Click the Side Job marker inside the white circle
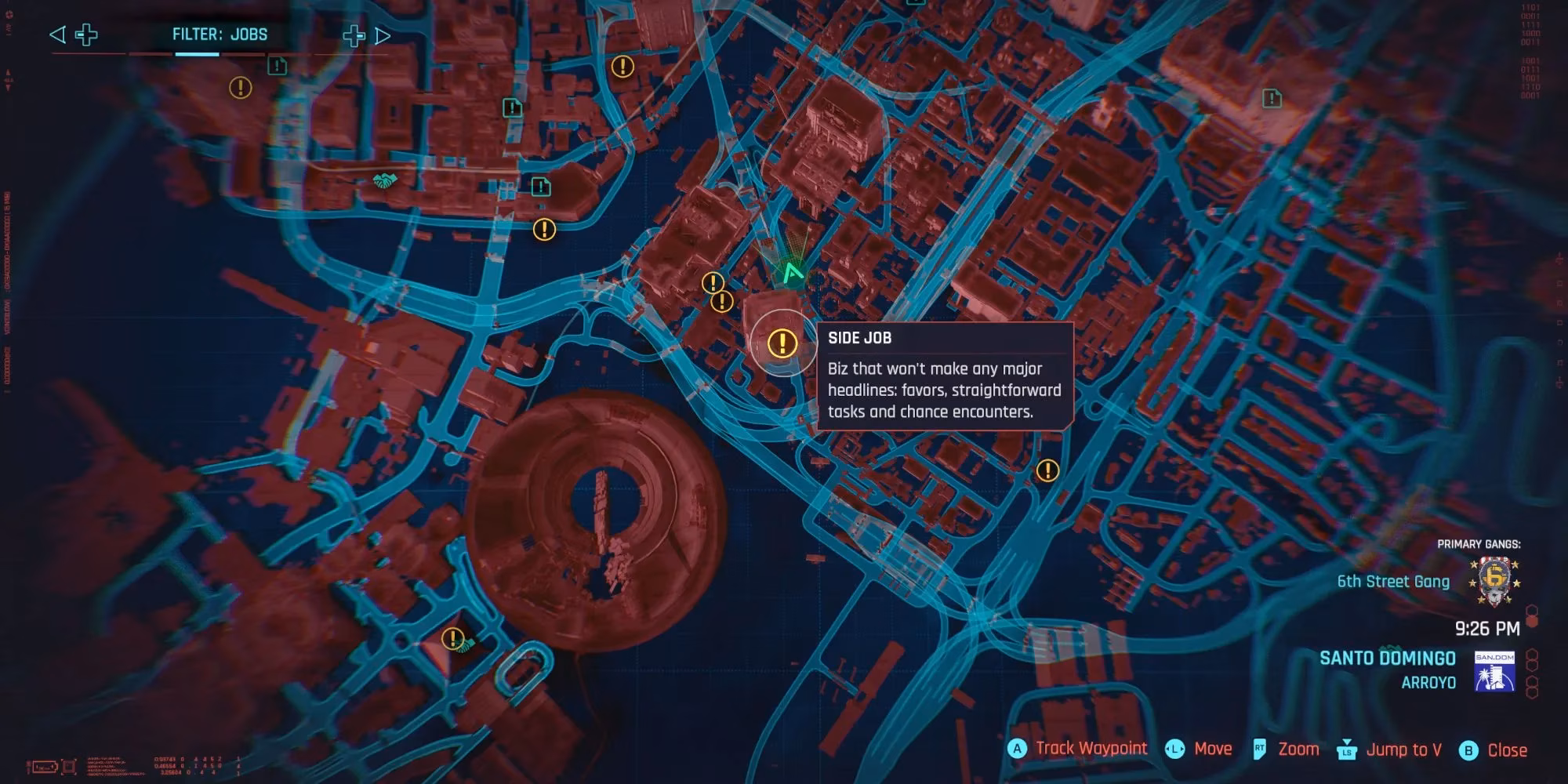This screenshot has height=784, width=1568. point(781,342)
